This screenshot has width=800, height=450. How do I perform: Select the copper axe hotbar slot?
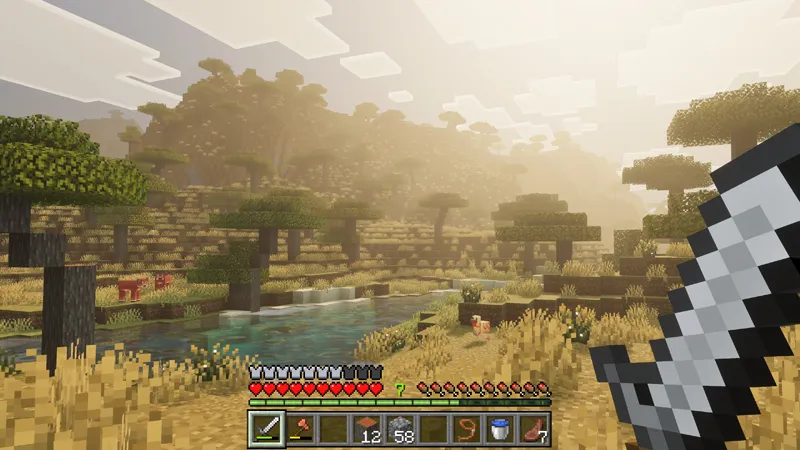(x=300, y=430)
